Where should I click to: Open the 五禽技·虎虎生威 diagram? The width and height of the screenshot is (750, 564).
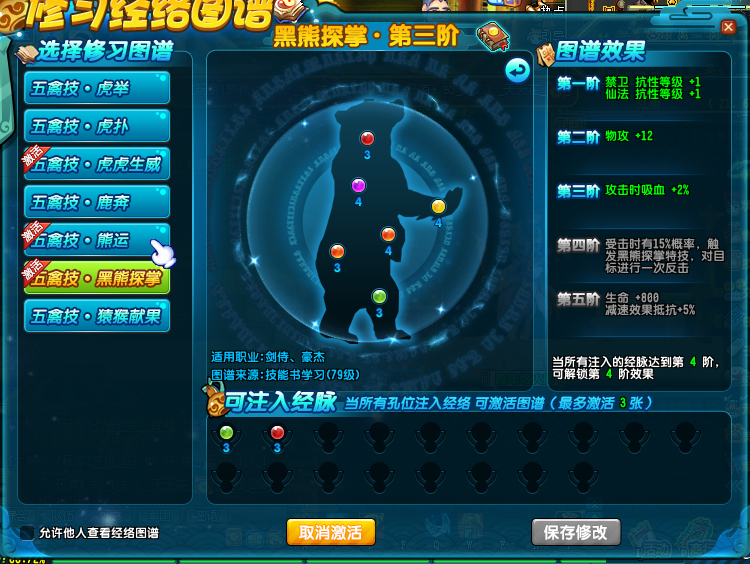click(x=97, y=164)
